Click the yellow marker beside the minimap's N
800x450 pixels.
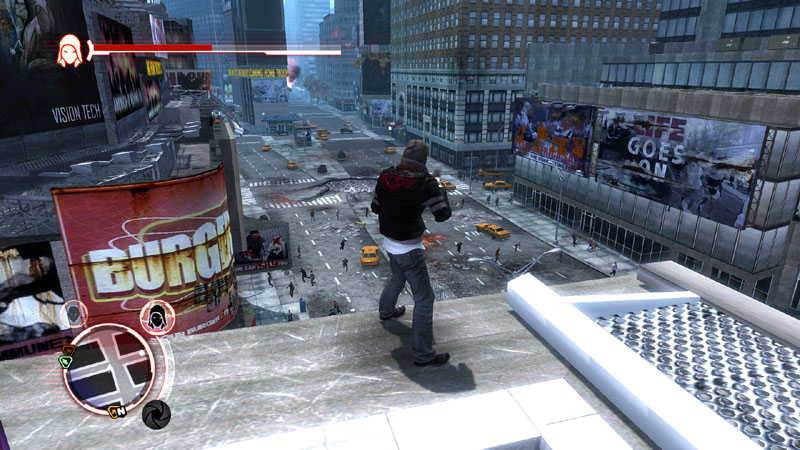tap(113, 410)
